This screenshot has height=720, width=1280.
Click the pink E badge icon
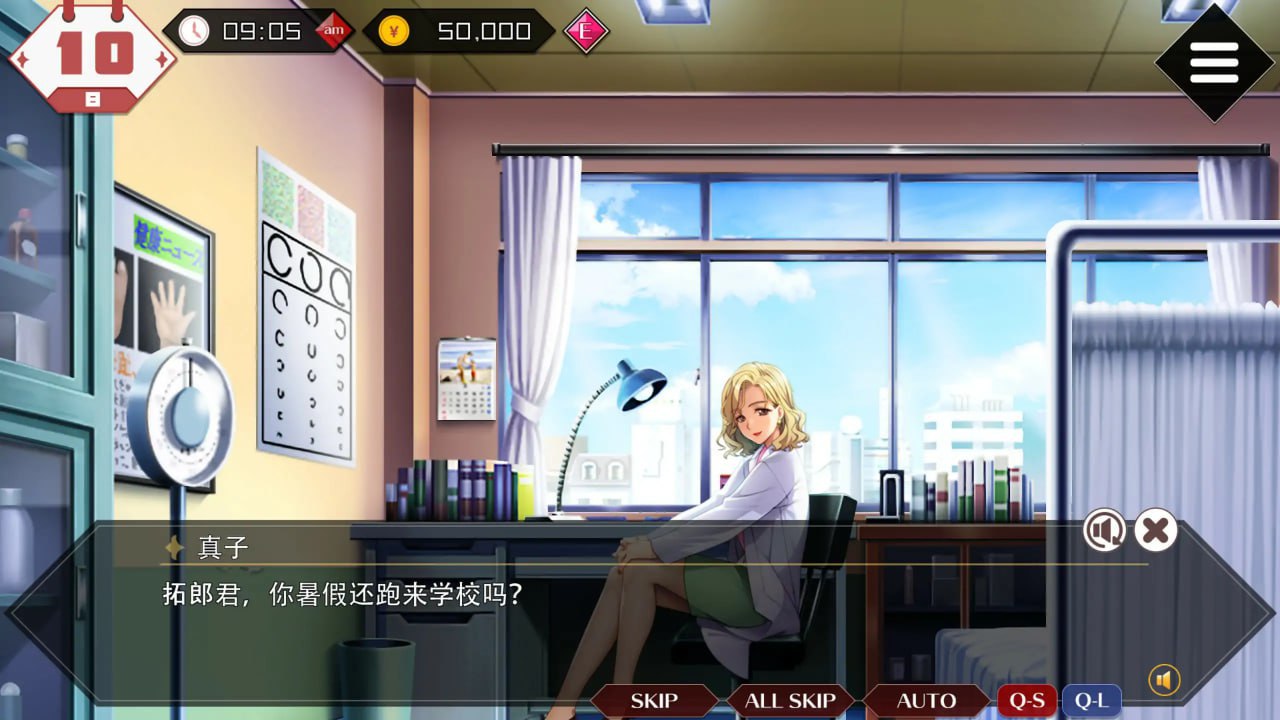(584, 31)
